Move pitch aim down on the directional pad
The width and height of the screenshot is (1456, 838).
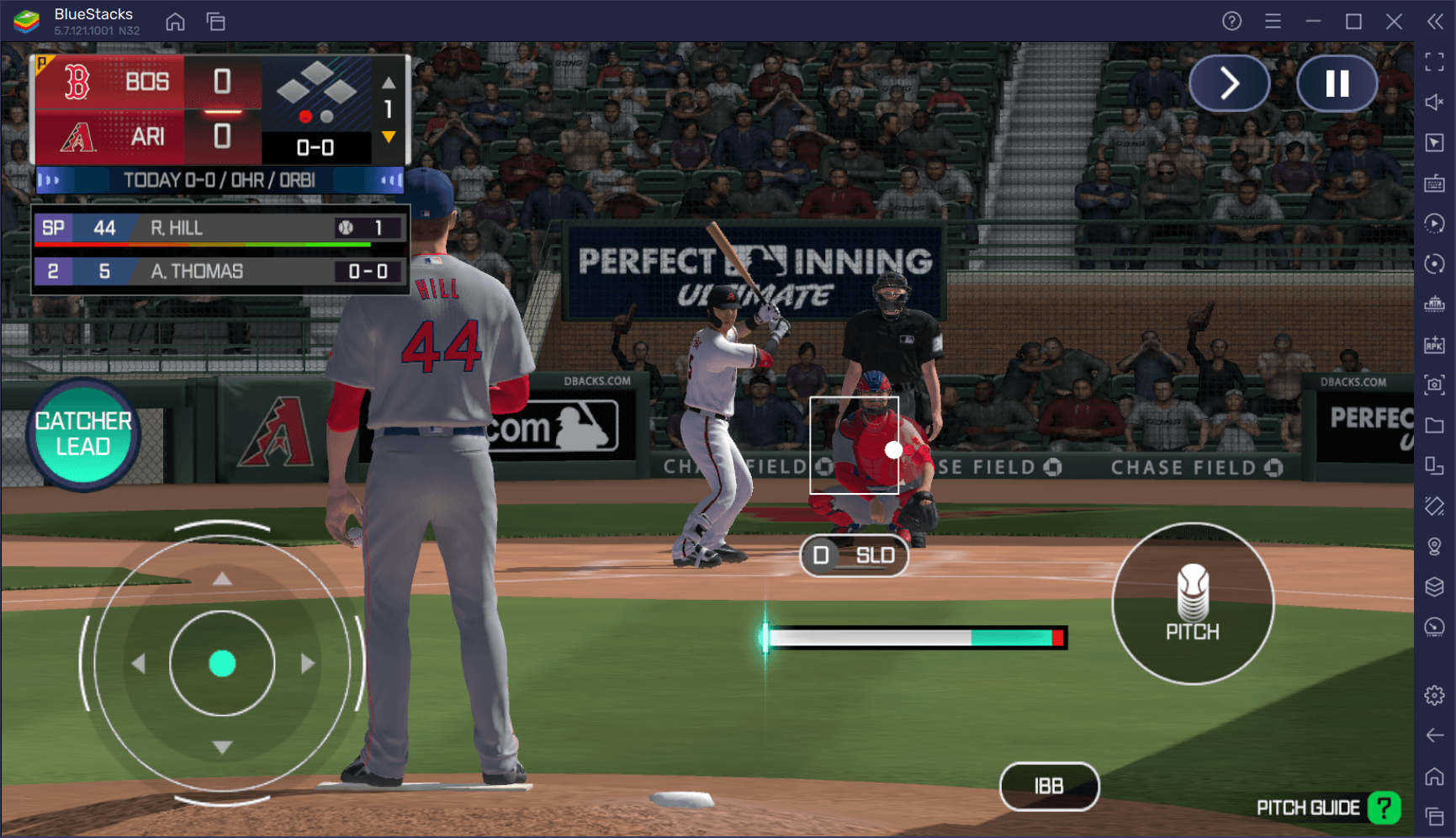pos(222,747)
